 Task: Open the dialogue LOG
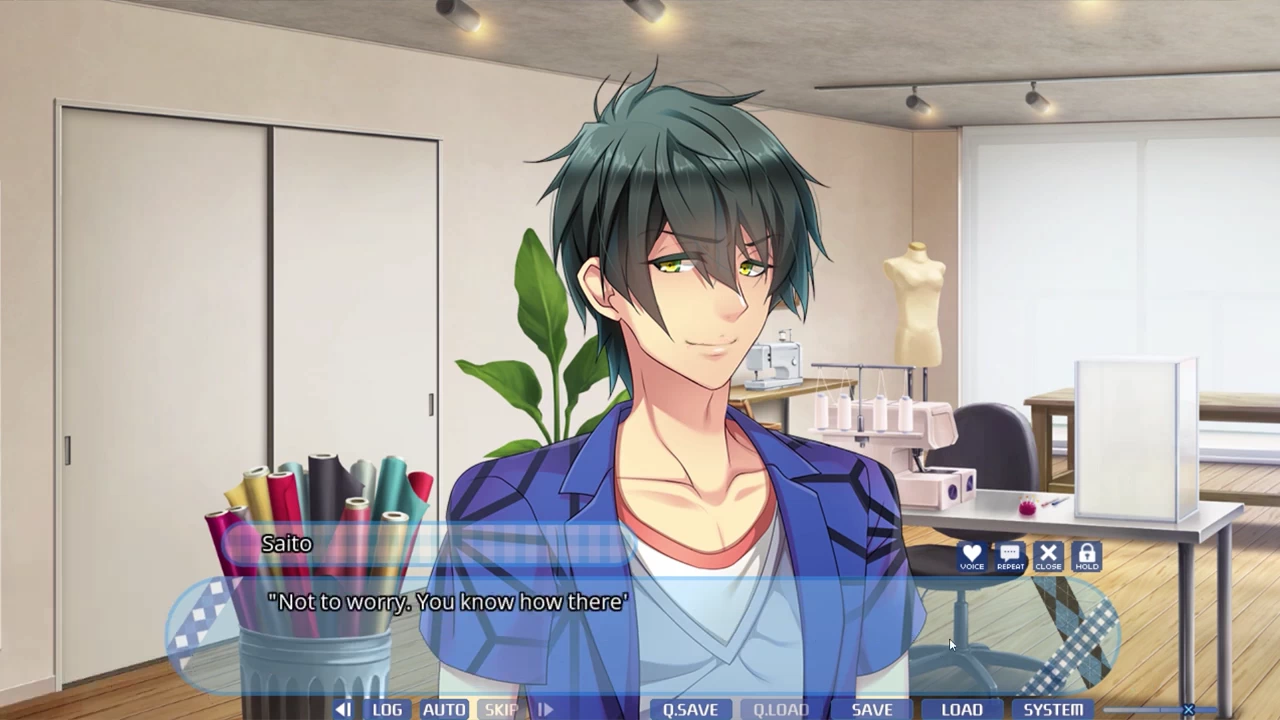(x=387, y=709)
